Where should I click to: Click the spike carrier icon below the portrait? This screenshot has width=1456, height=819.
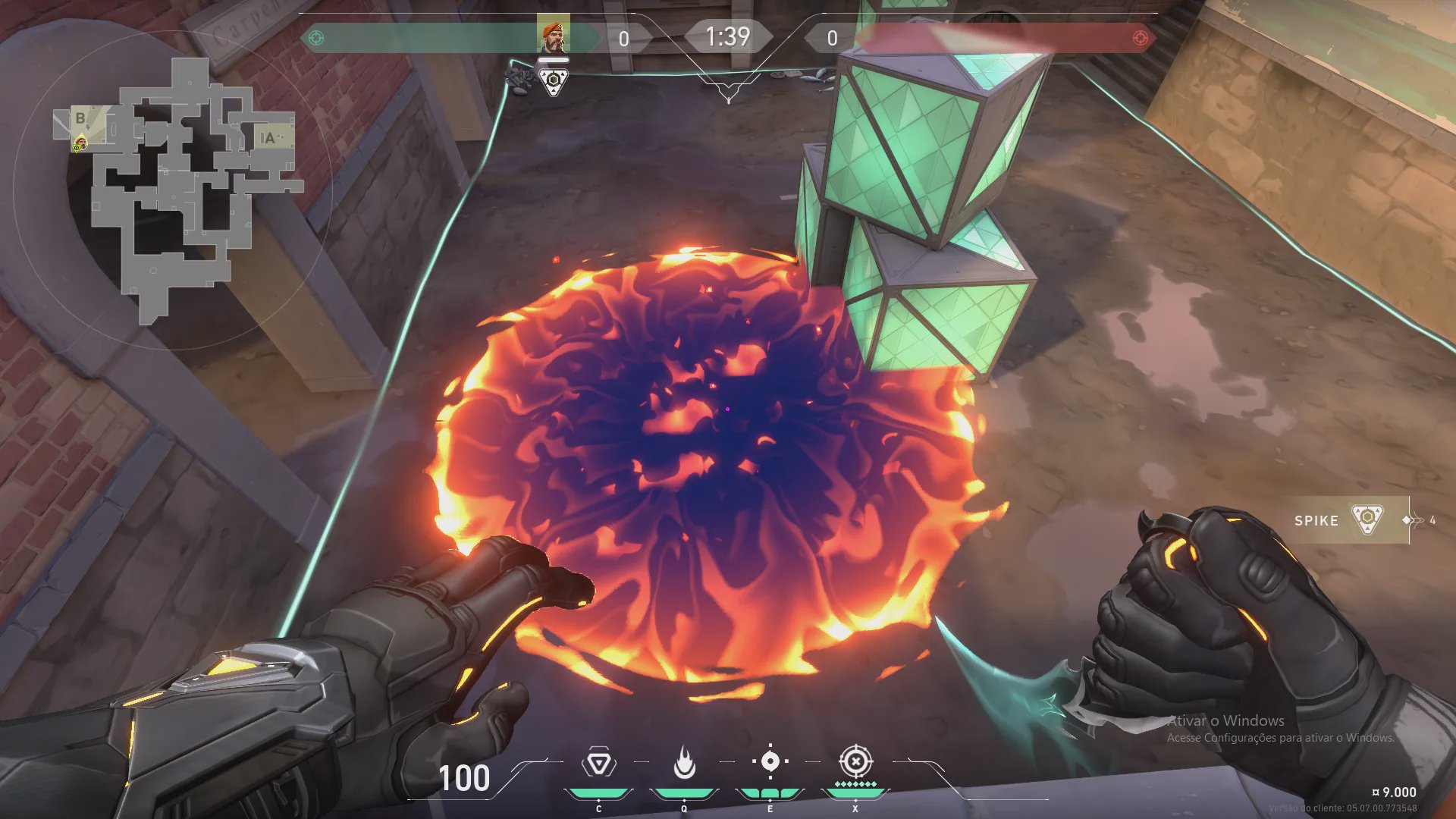tap(554, 80)
